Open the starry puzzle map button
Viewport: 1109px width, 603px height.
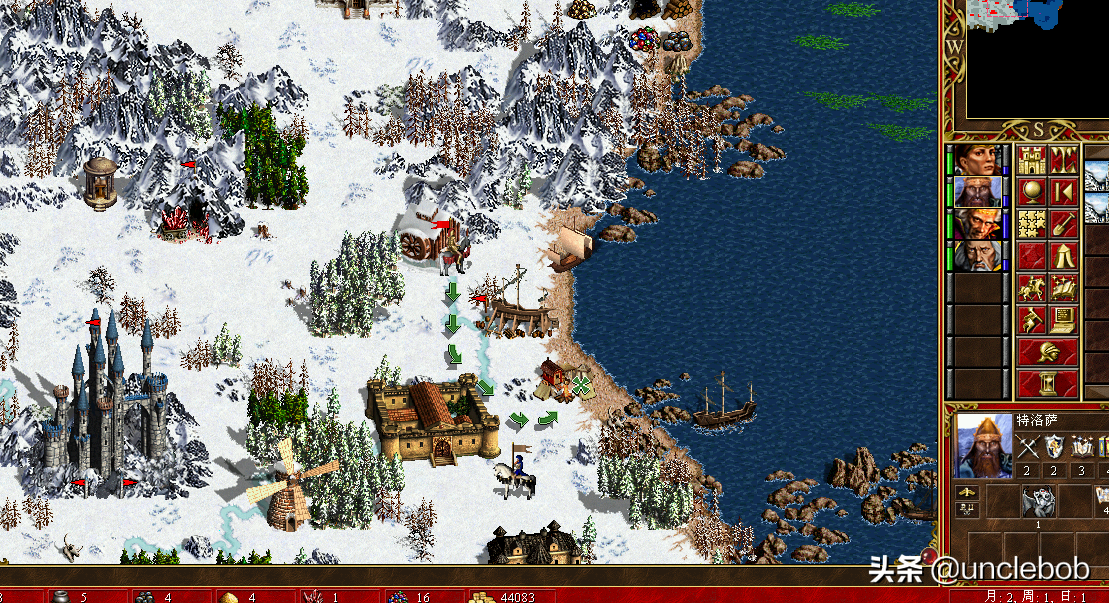(1032, 224)
